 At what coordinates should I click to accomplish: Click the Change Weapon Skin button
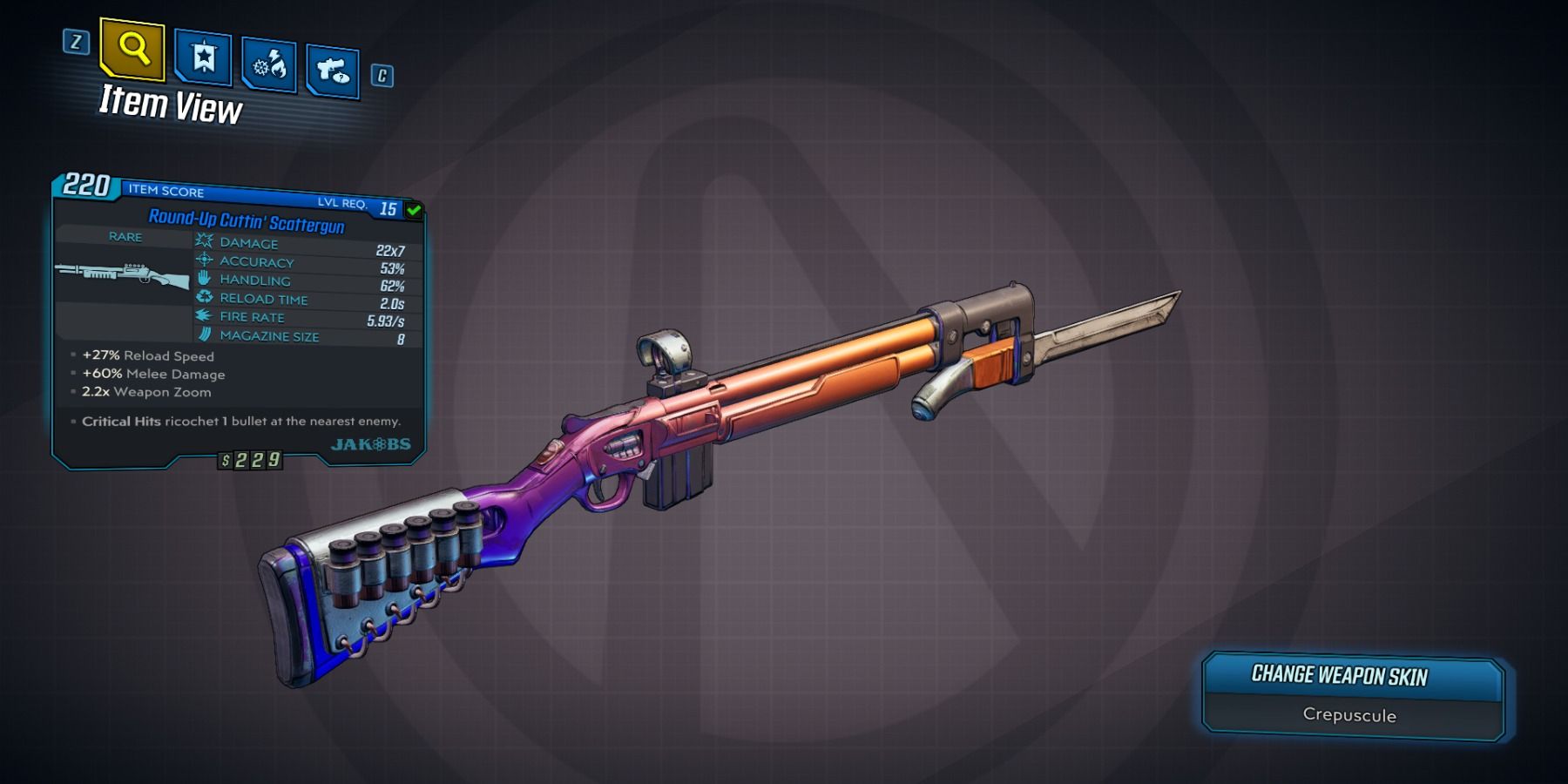point(1339,675)
